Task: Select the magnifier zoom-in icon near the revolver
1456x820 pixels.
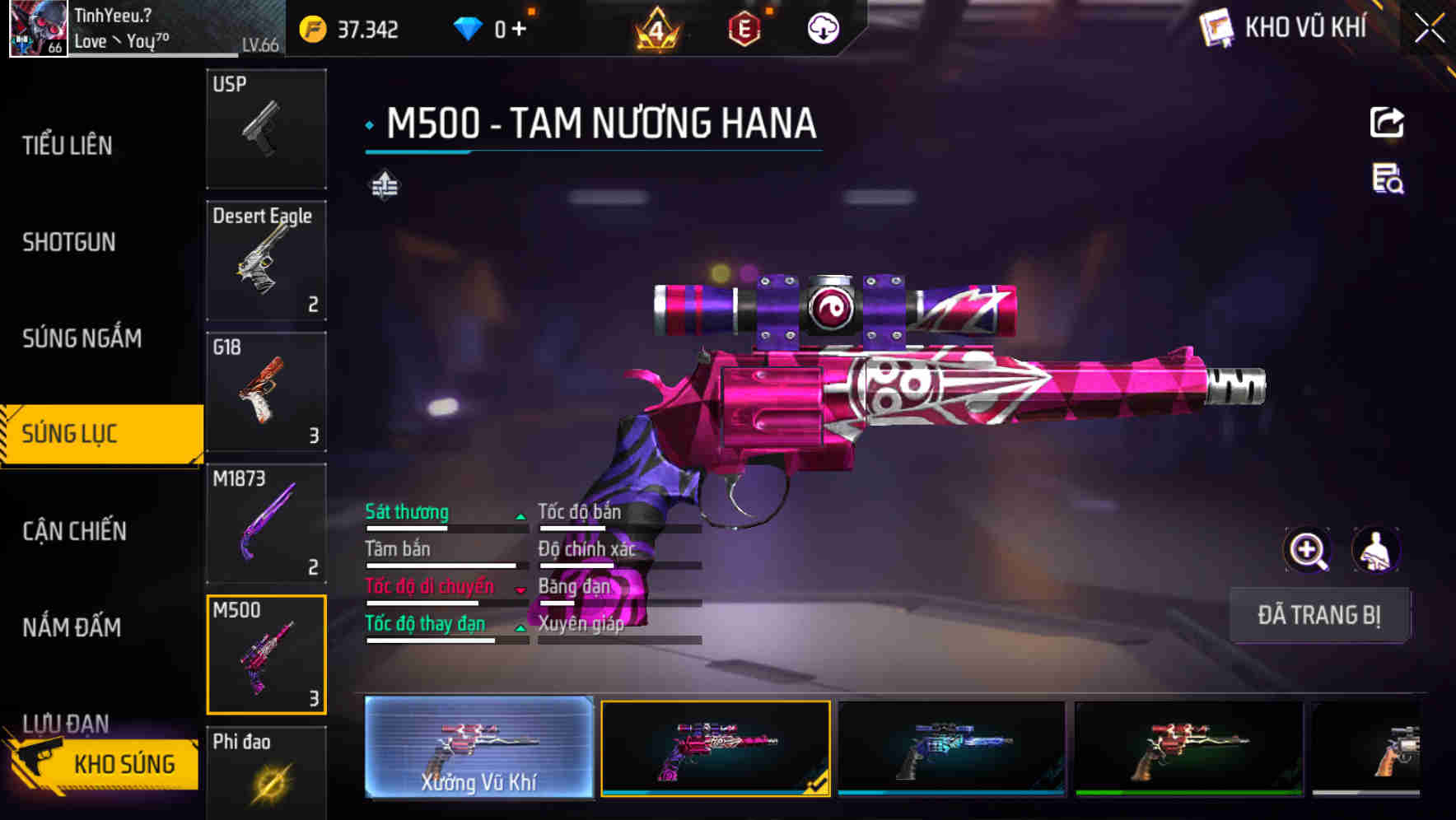Action: pos(1305,550)
